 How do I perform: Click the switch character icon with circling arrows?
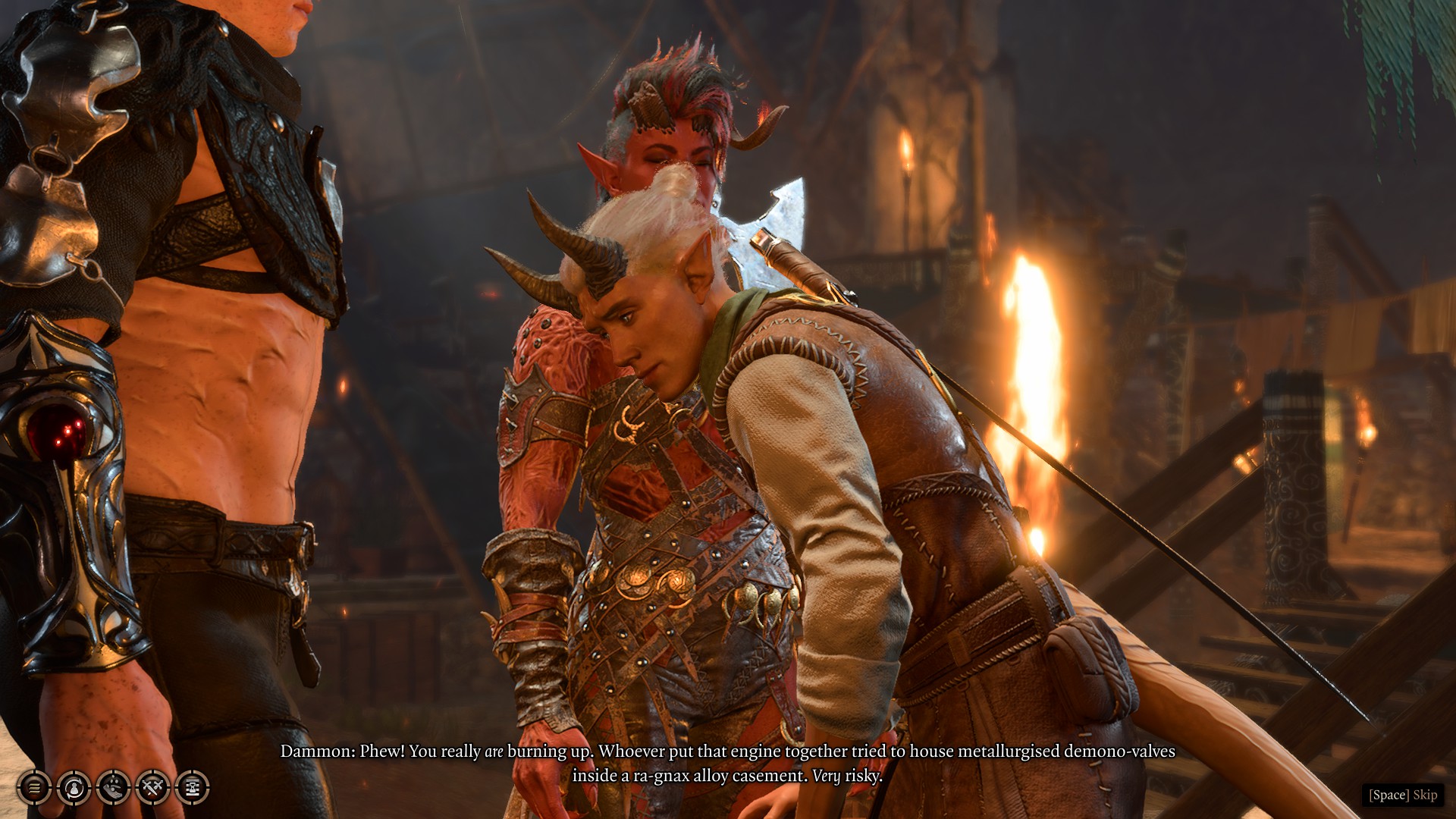[x=74, y=788]
